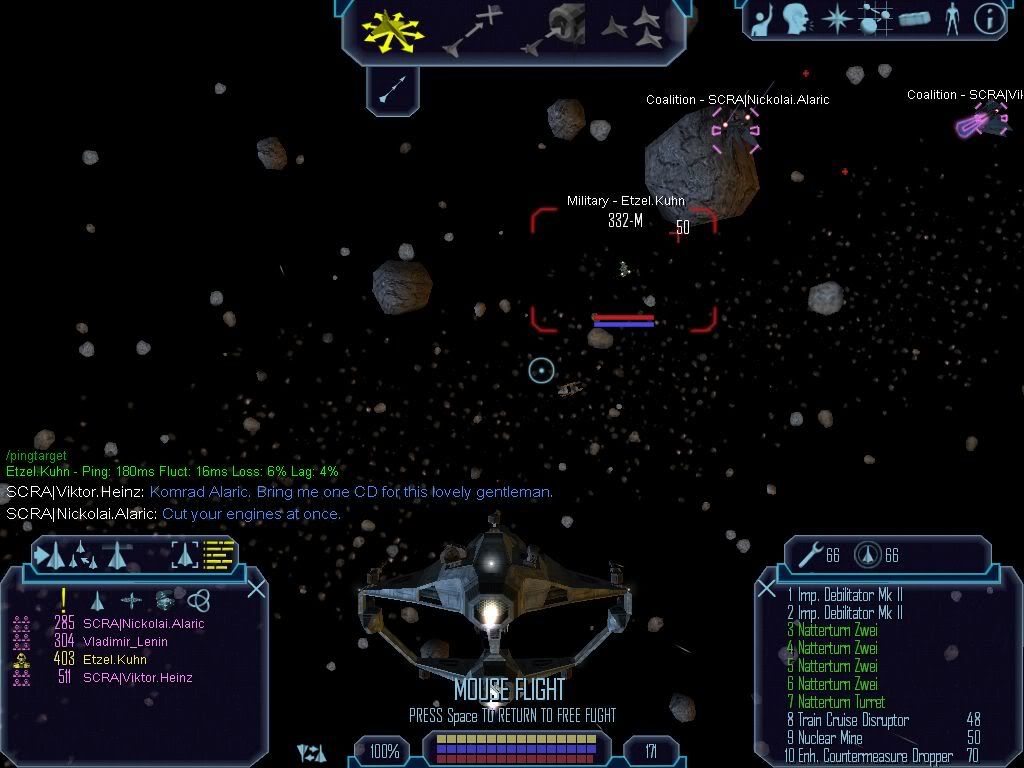
Task: Target SCRA|Viktor.Heinz from the contact list
Action: click(x=137, y=678)
